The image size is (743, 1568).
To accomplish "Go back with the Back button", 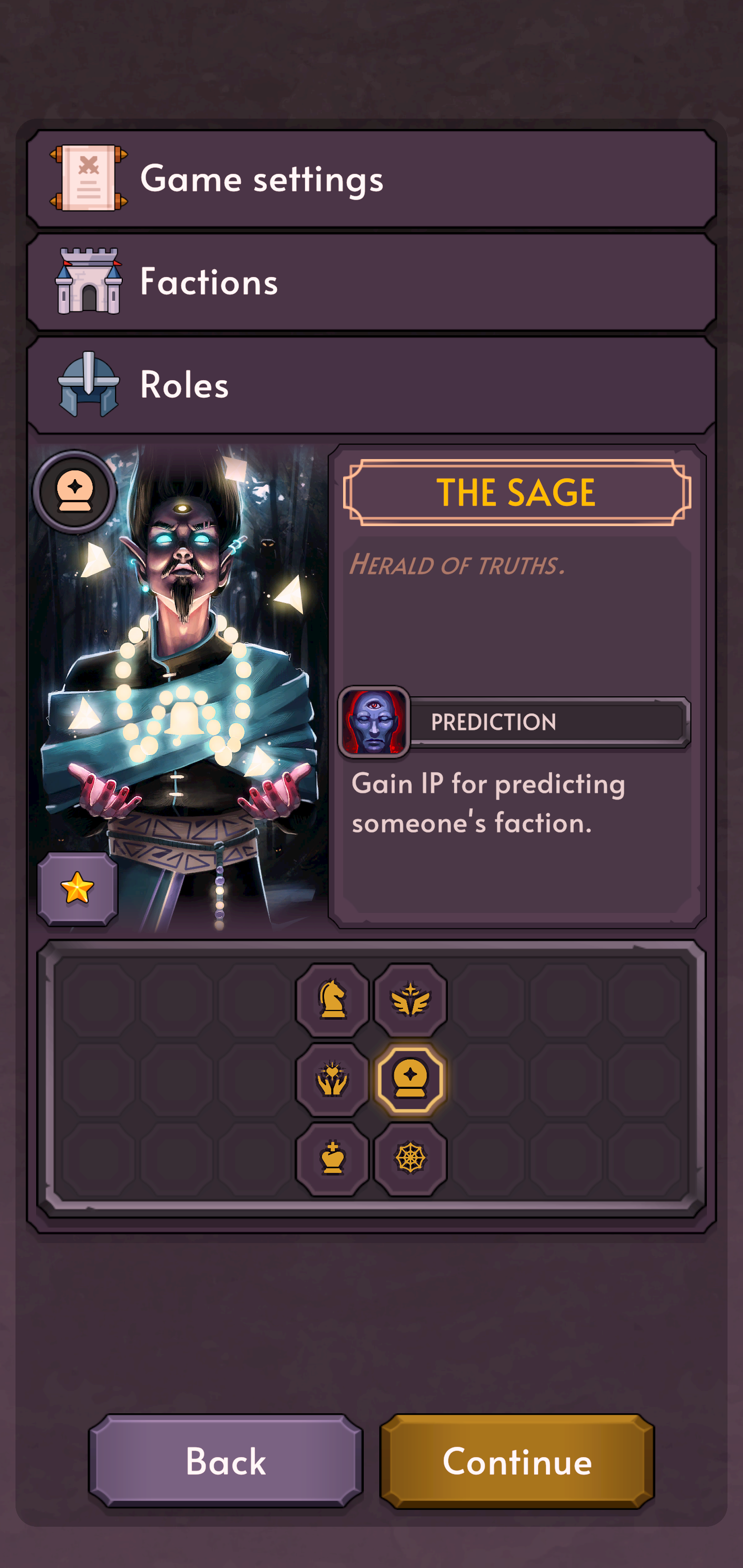I will 226,1461.
